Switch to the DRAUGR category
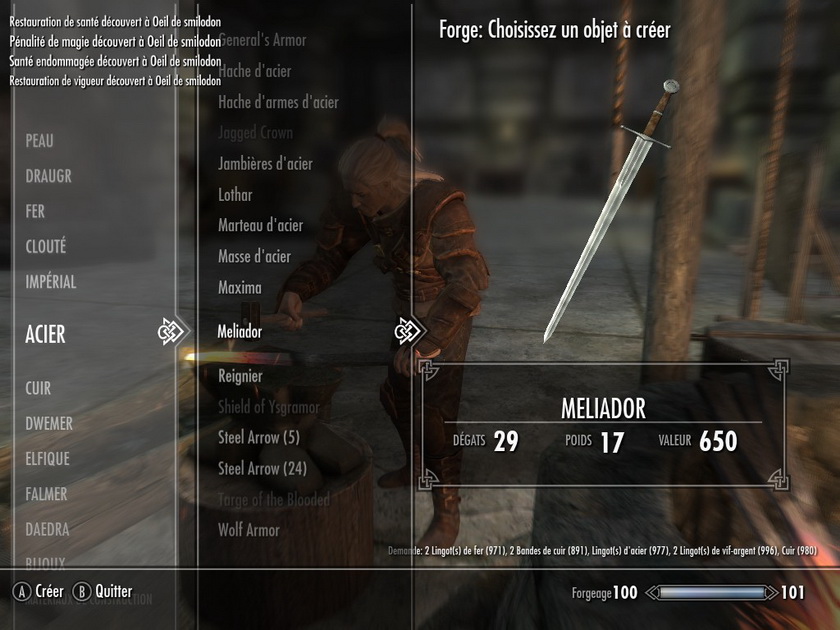This screenshot has height=630, width=840. click(49, 177)
